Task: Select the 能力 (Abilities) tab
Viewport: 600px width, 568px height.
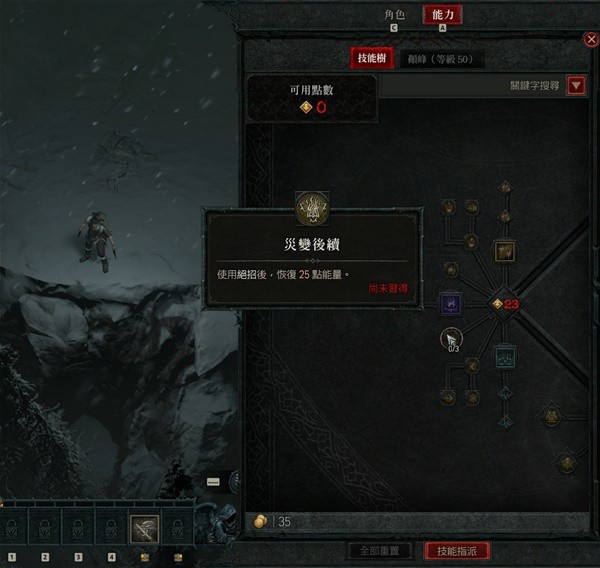Action: (442, 15)
